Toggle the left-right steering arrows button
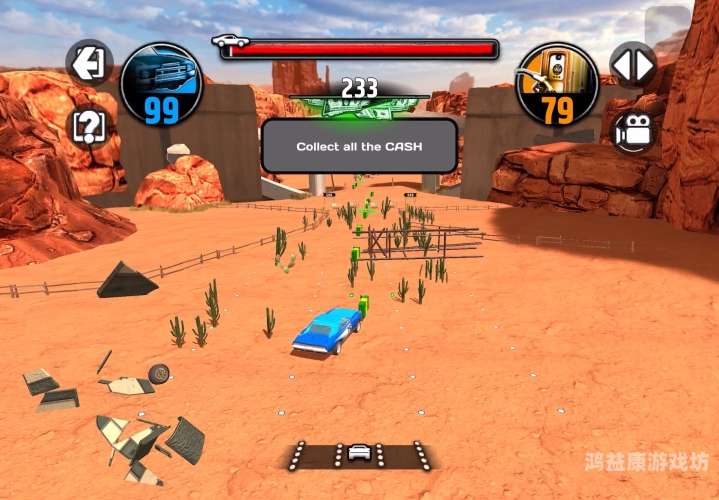 (x=633, y=66)
